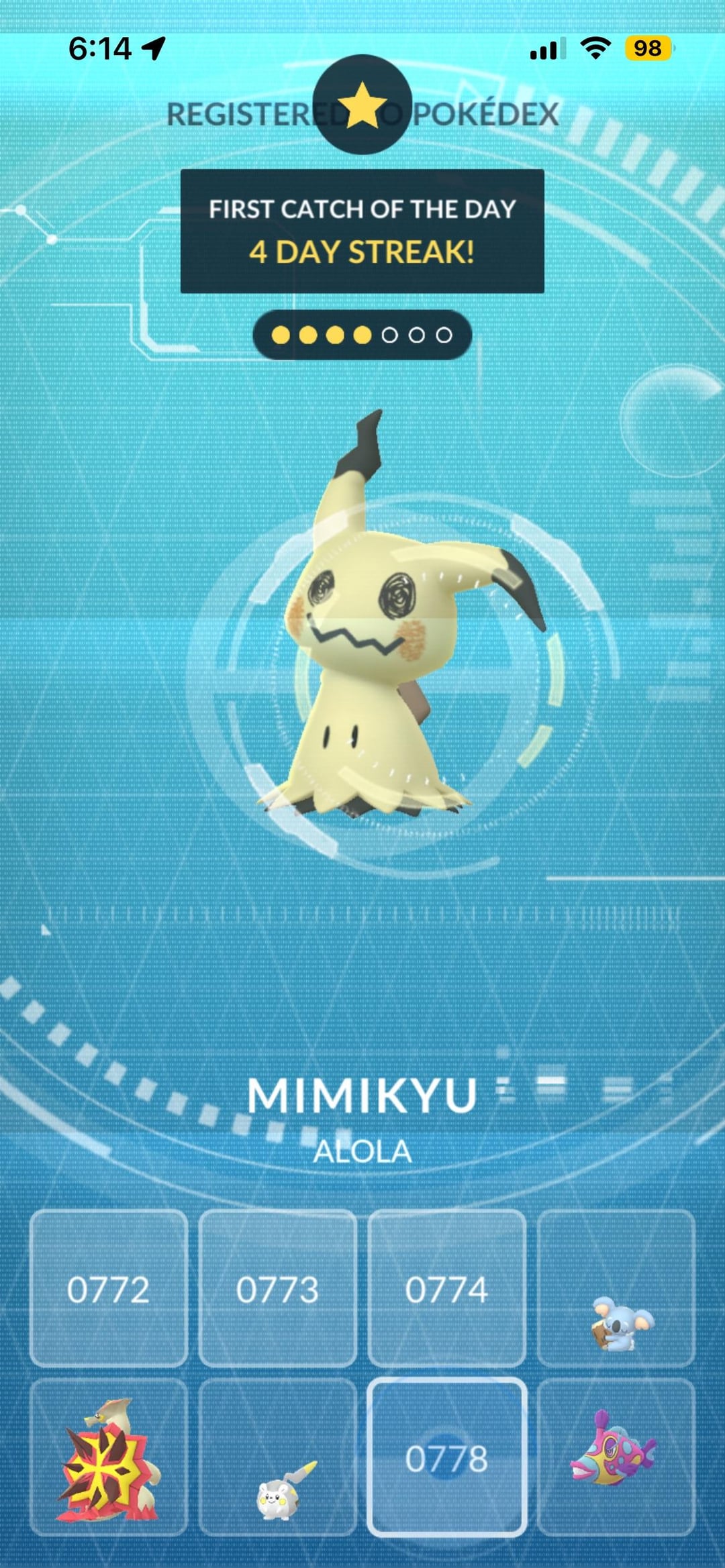Open the Turtonator Pokédex tile
This screenshot has width=725, height=1568.
click(109, 1458)
